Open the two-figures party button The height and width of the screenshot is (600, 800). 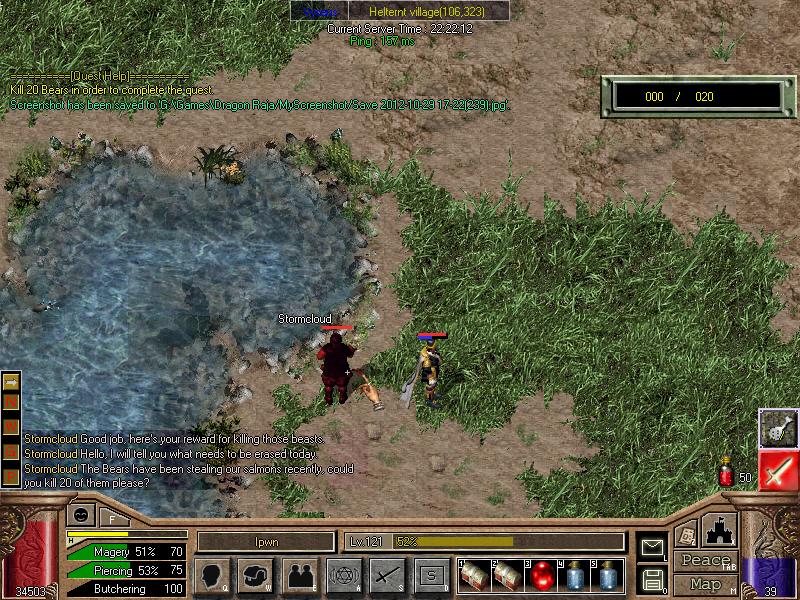point(299,576)
